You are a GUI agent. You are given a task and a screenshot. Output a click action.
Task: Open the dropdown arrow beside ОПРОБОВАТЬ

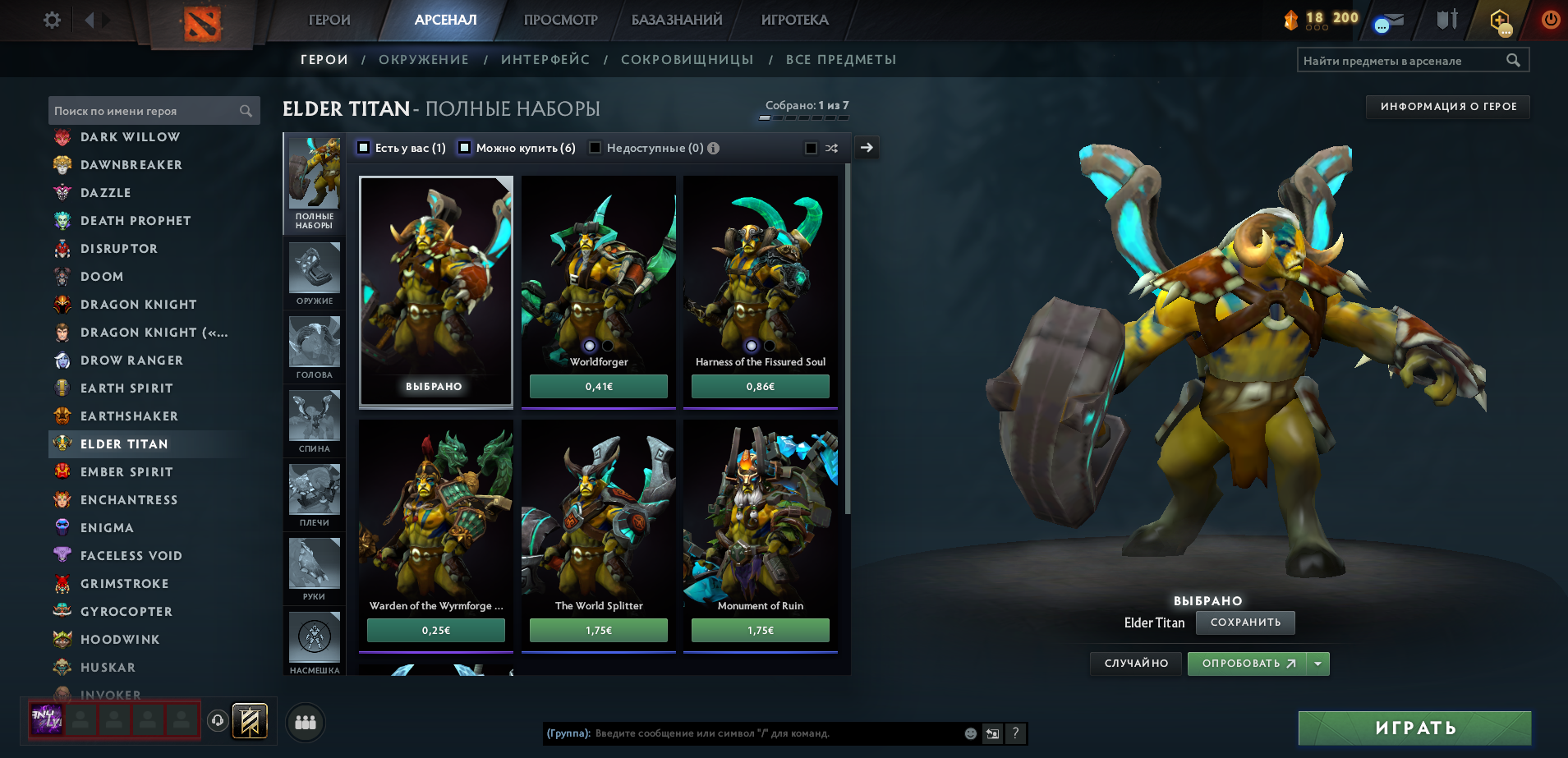(1316, 663)
